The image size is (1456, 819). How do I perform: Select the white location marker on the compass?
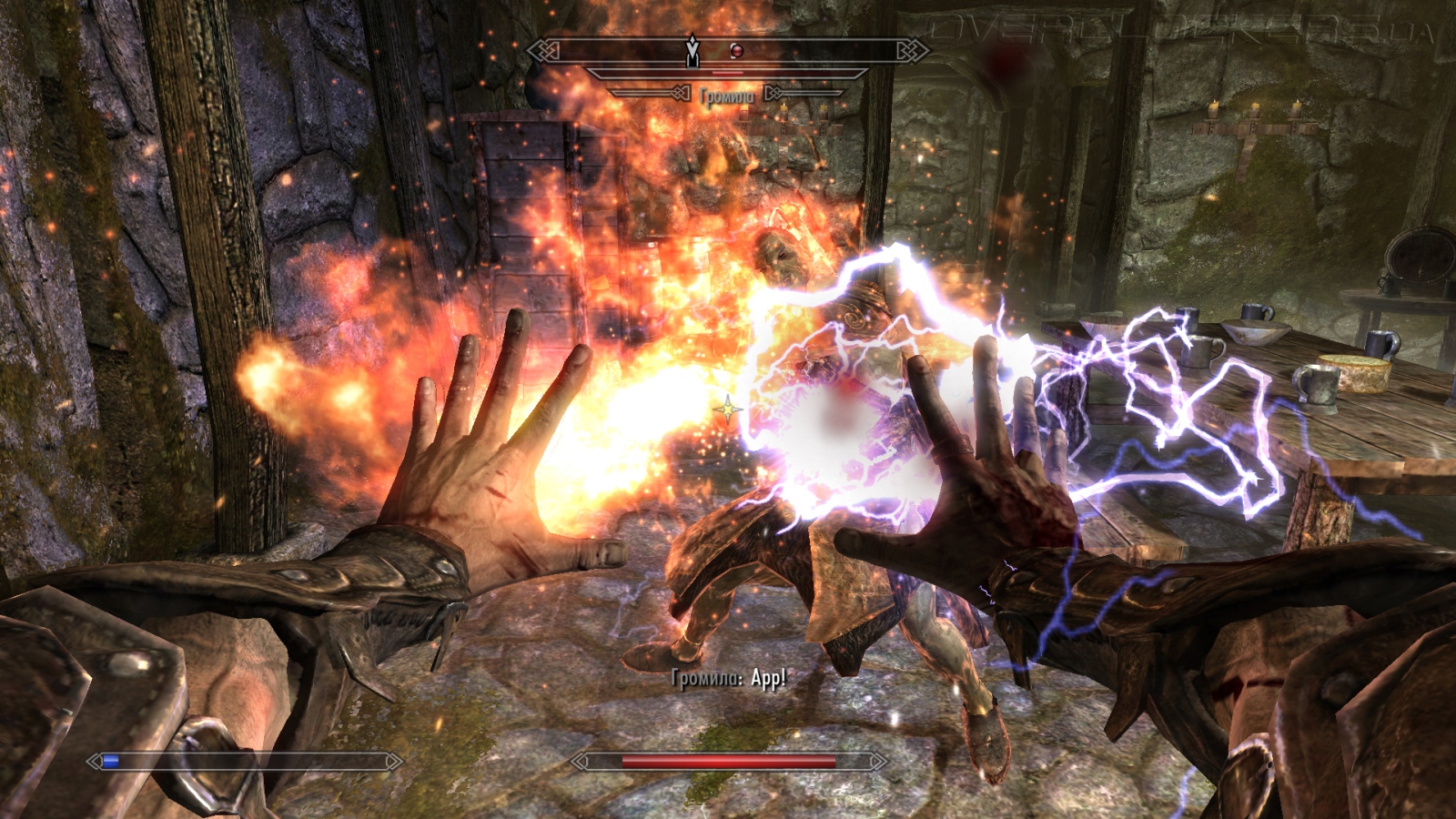click(693, 51)
